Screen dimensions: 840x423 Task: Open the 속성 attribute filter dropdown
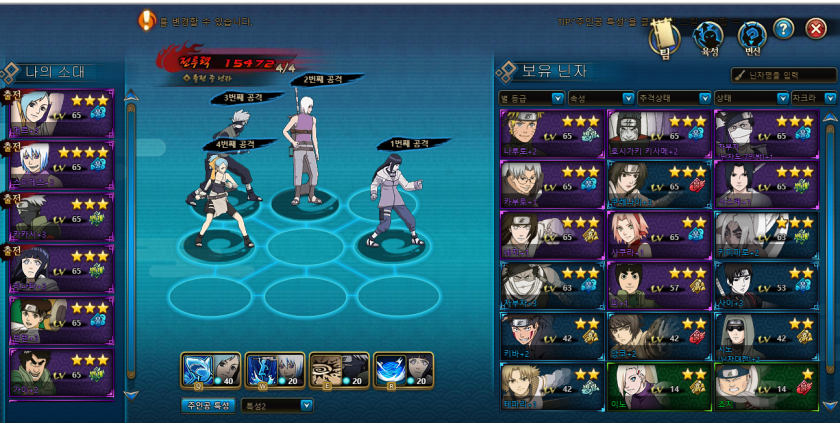(600, 98)
